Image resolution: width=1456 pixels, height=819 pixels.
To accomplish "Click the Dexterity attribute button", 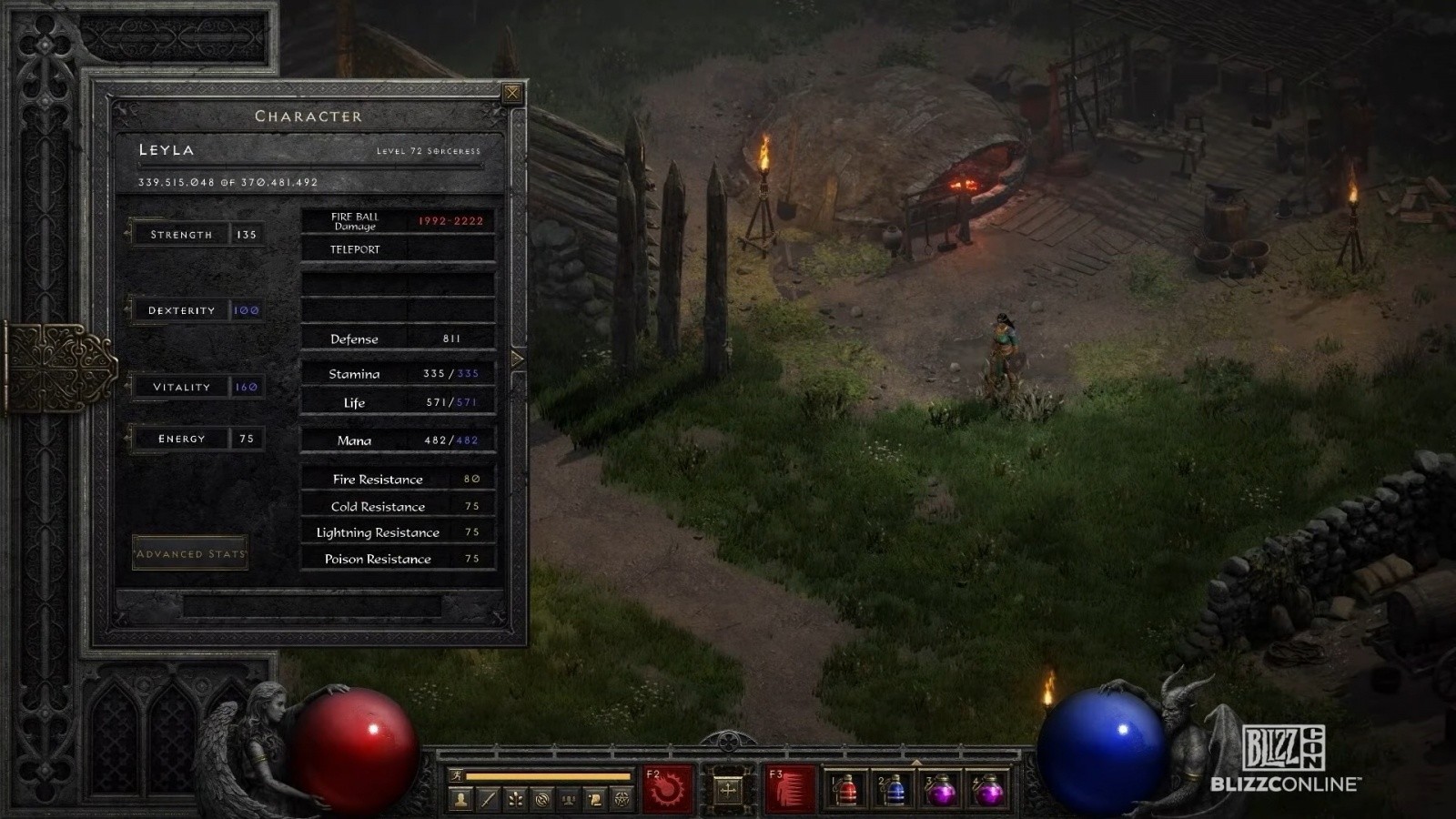I will [181, 310].
